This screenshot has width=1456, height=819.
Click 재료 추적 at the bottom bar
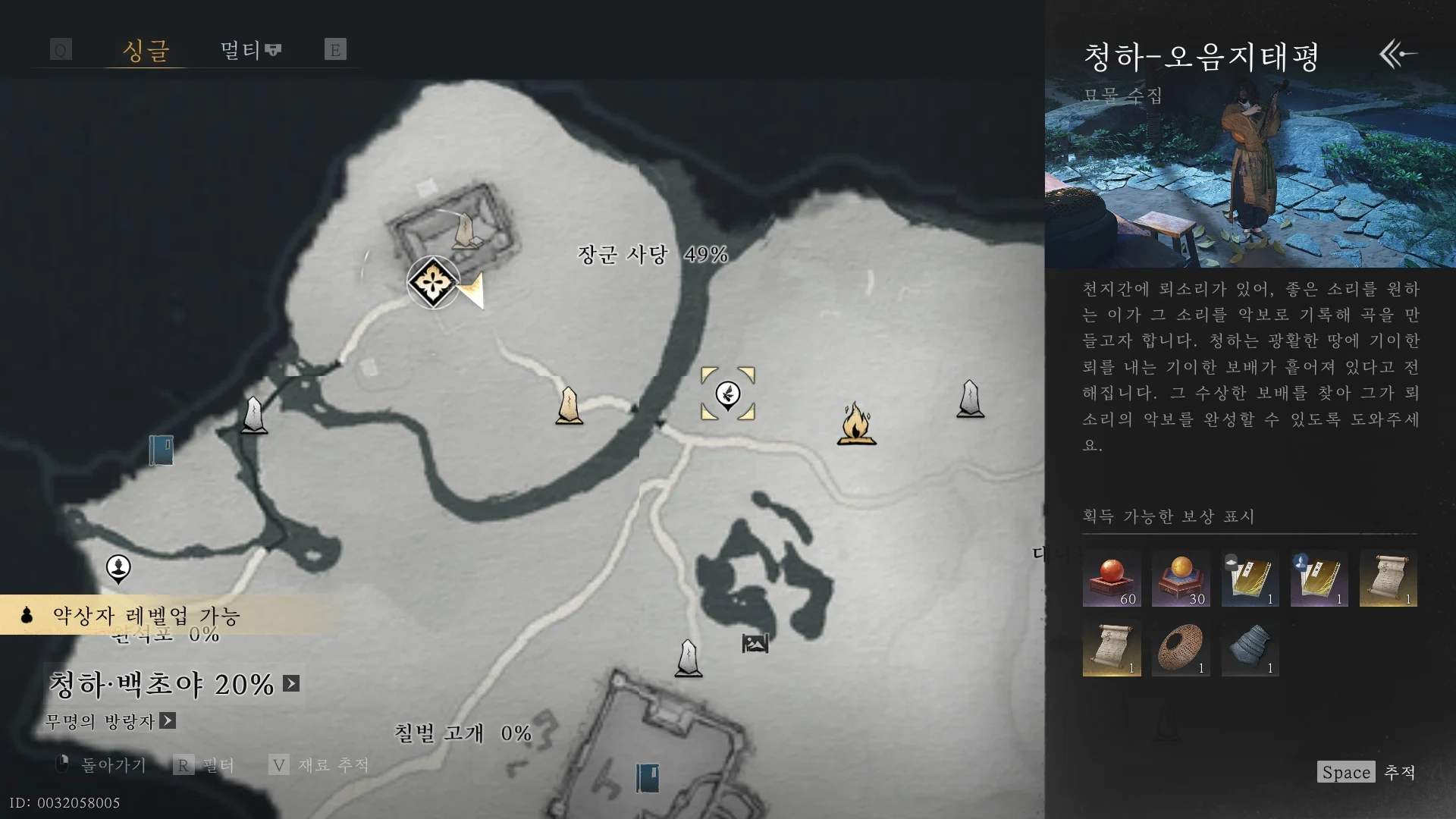334,765
